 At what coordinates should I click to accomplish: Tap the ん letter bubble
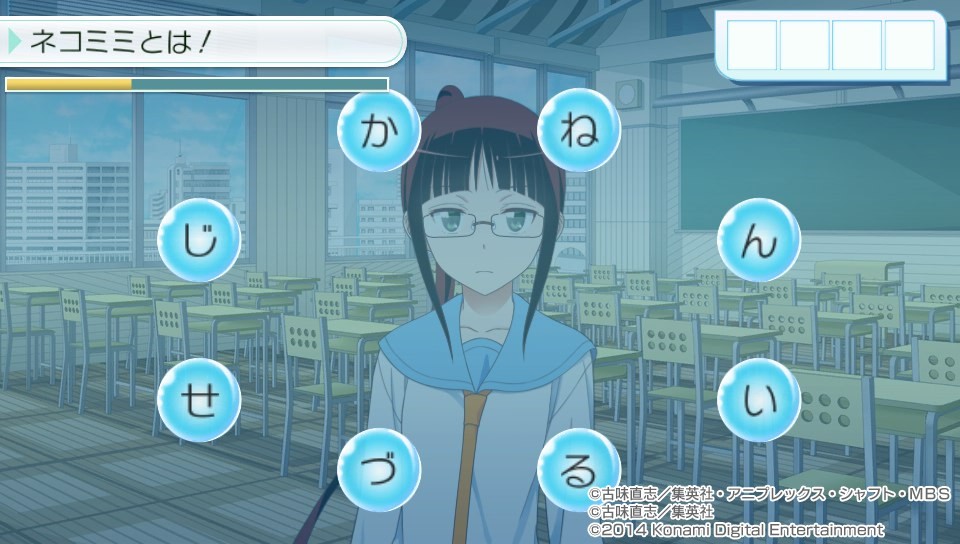tap(759, 240)
